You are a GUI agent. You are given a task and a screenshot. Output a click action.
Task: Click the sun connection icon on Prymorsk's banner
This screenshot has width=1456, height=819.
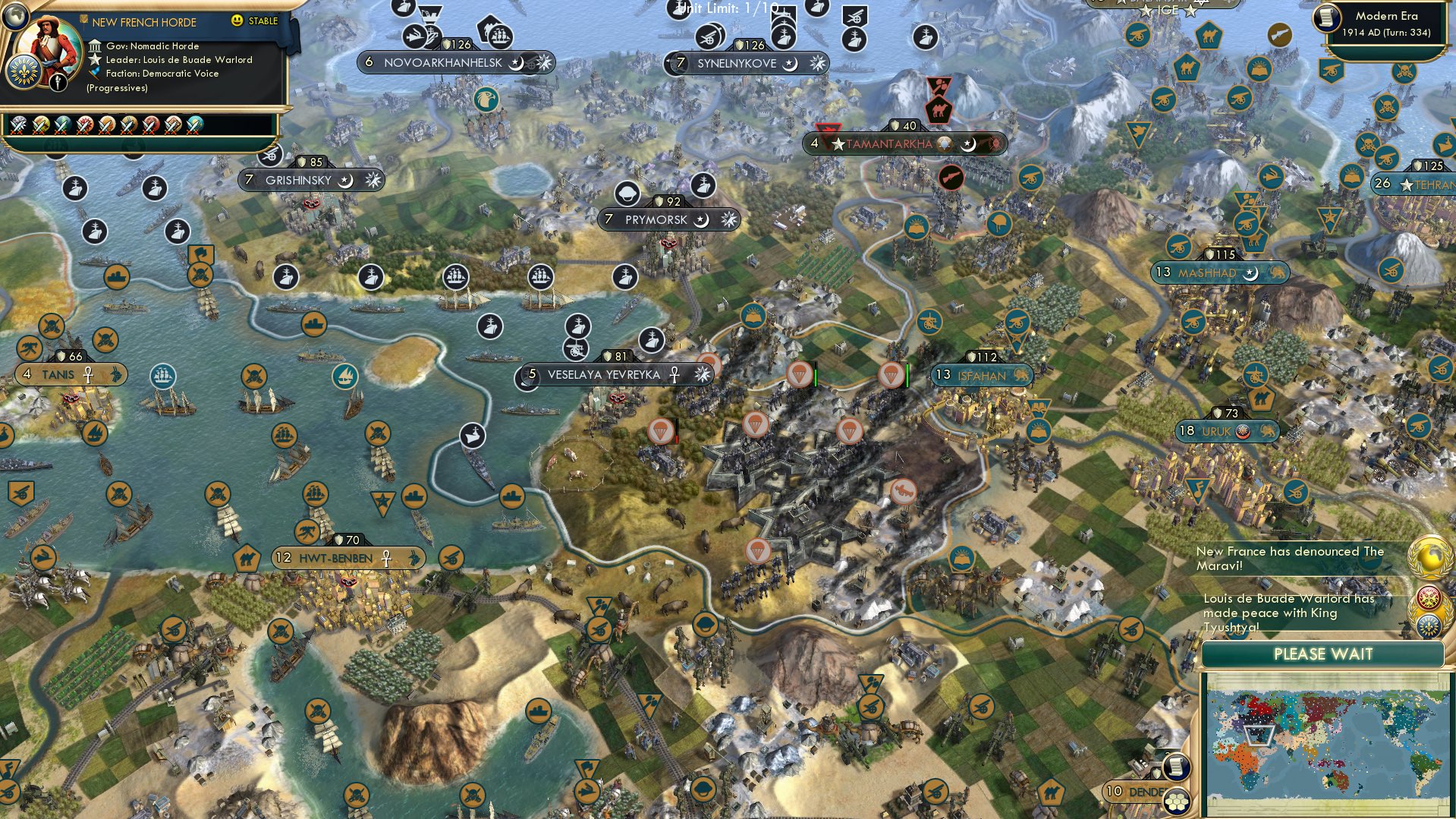coord(728,218)
